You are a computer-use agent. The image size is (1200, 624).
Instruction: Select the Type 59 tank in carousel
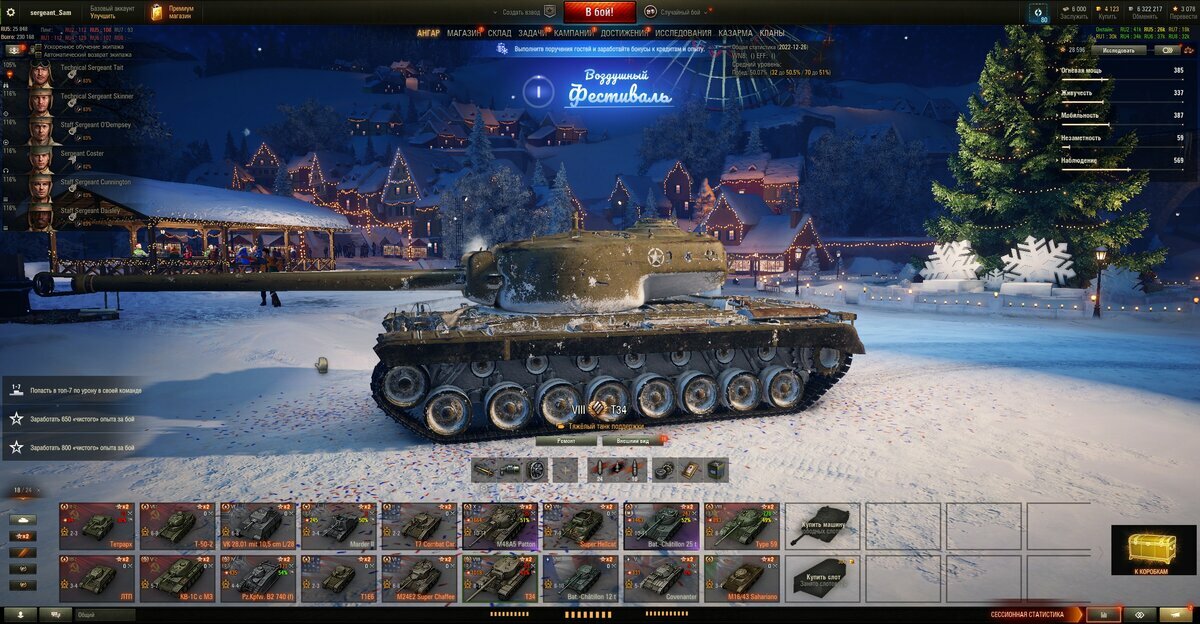(741, 526)
